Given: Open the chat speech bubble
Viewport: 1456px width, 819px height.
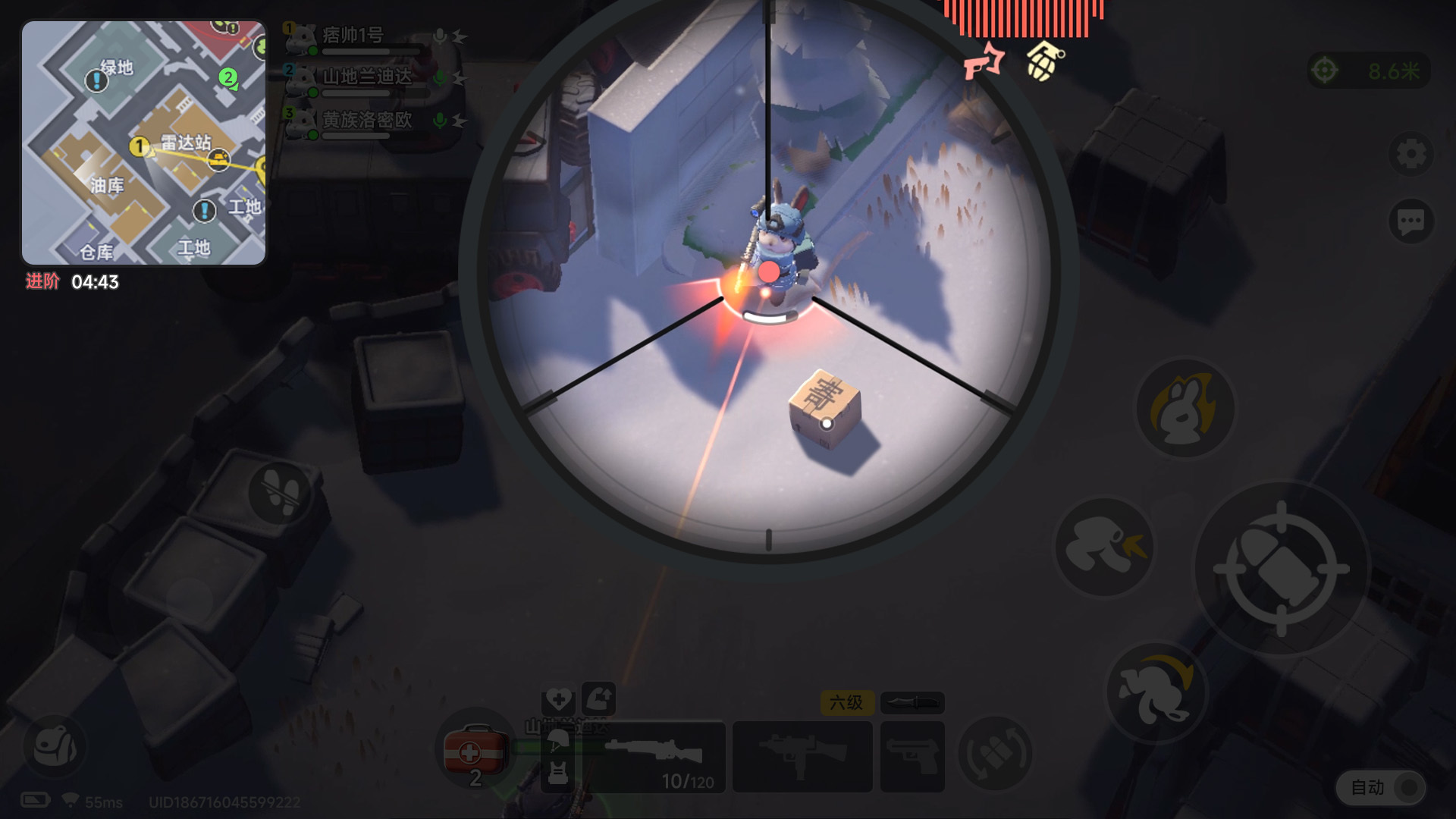Looking at the screenshot, I should [x=1410, y=222].
